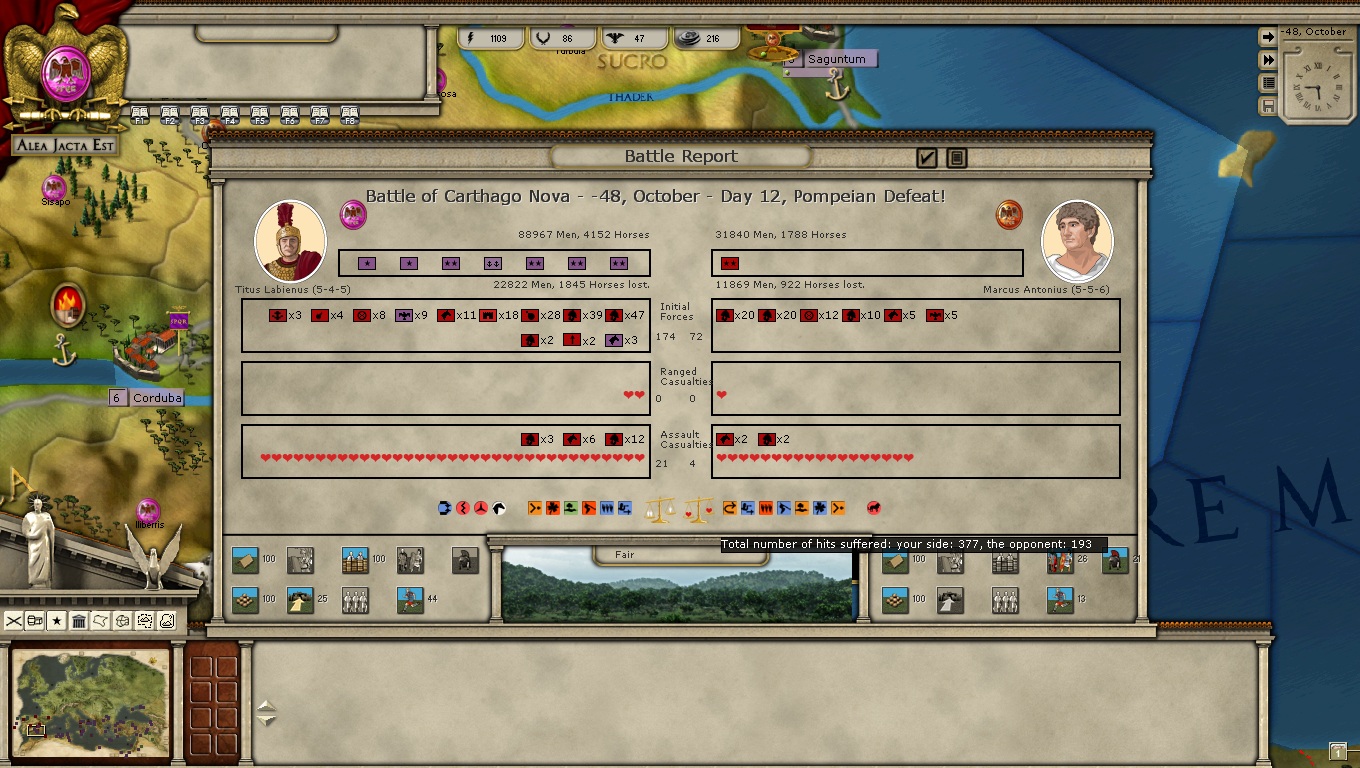
Task: Advance to the next turn with single arrow
Action: 1268,37
